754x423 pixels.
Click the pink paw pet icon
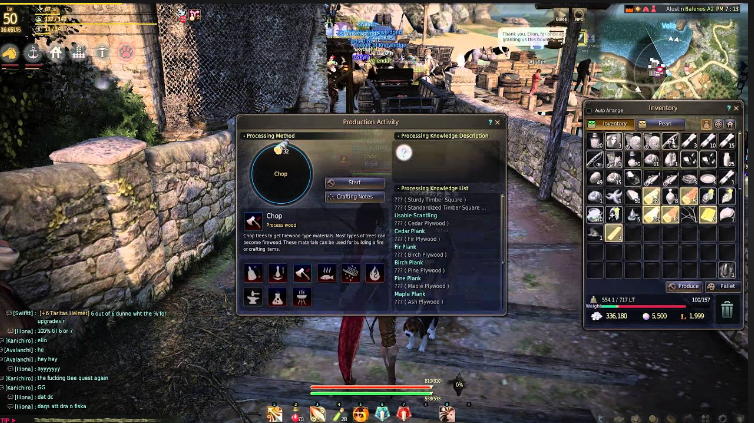pos(127,52)
